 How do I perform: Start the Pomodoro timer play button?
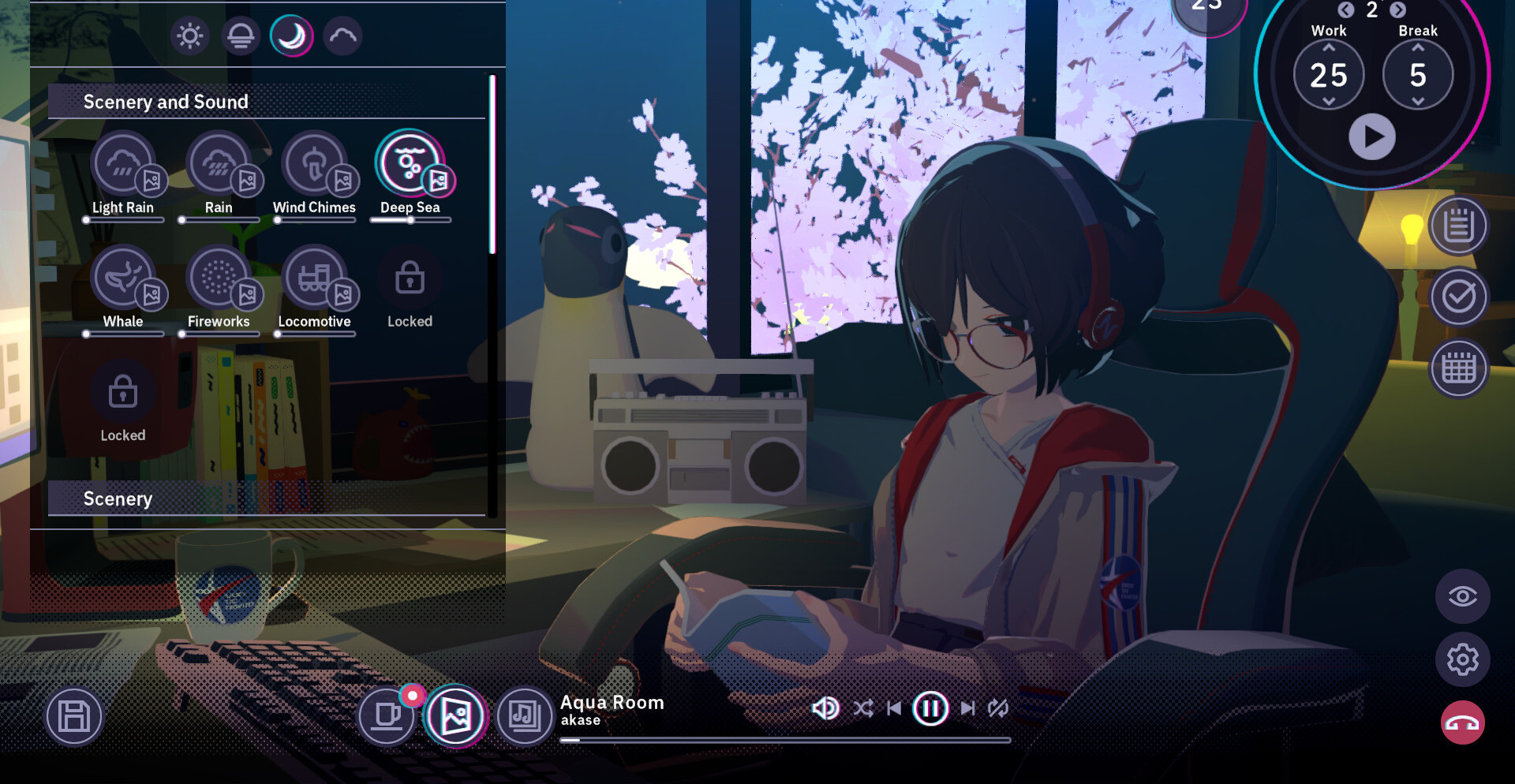(1371, 136)
